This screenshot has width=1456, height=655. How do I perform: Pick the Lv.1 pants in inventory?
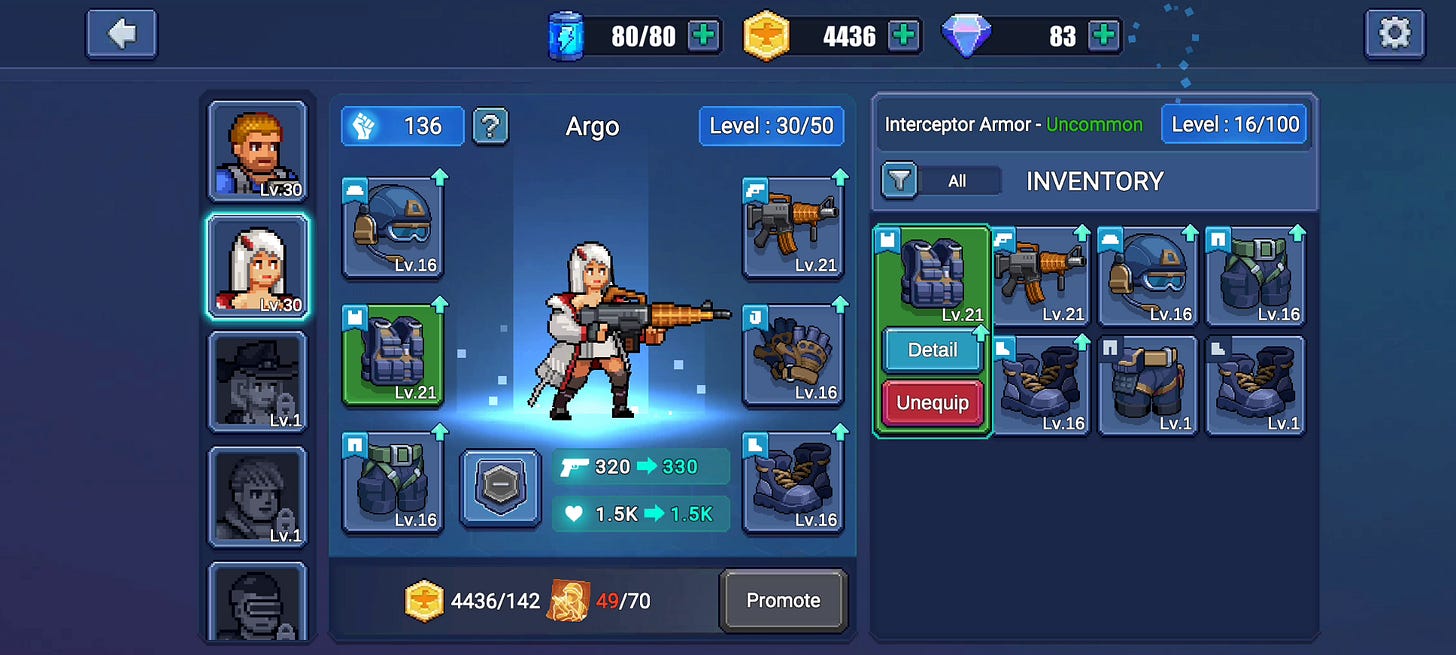1147,385
